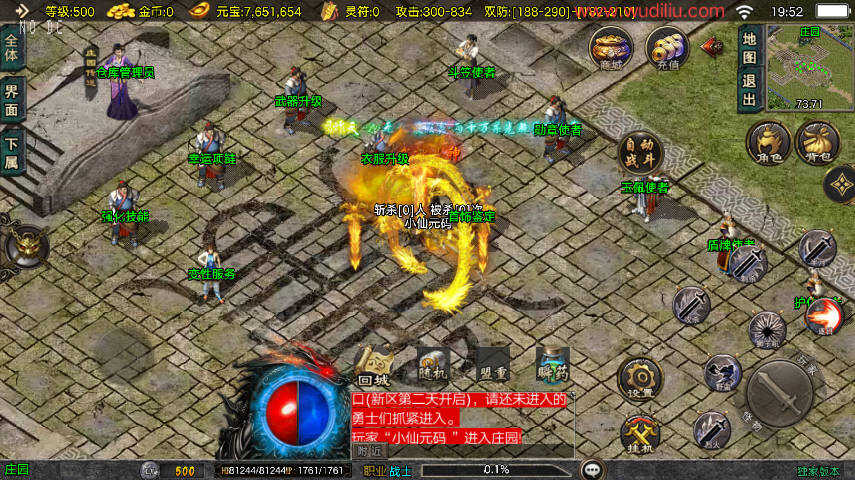Image resolution: width=855 pixels, height=480 pixels.
Task: Activate the 挂机 crossed hammers button
Action: (639, 434)
